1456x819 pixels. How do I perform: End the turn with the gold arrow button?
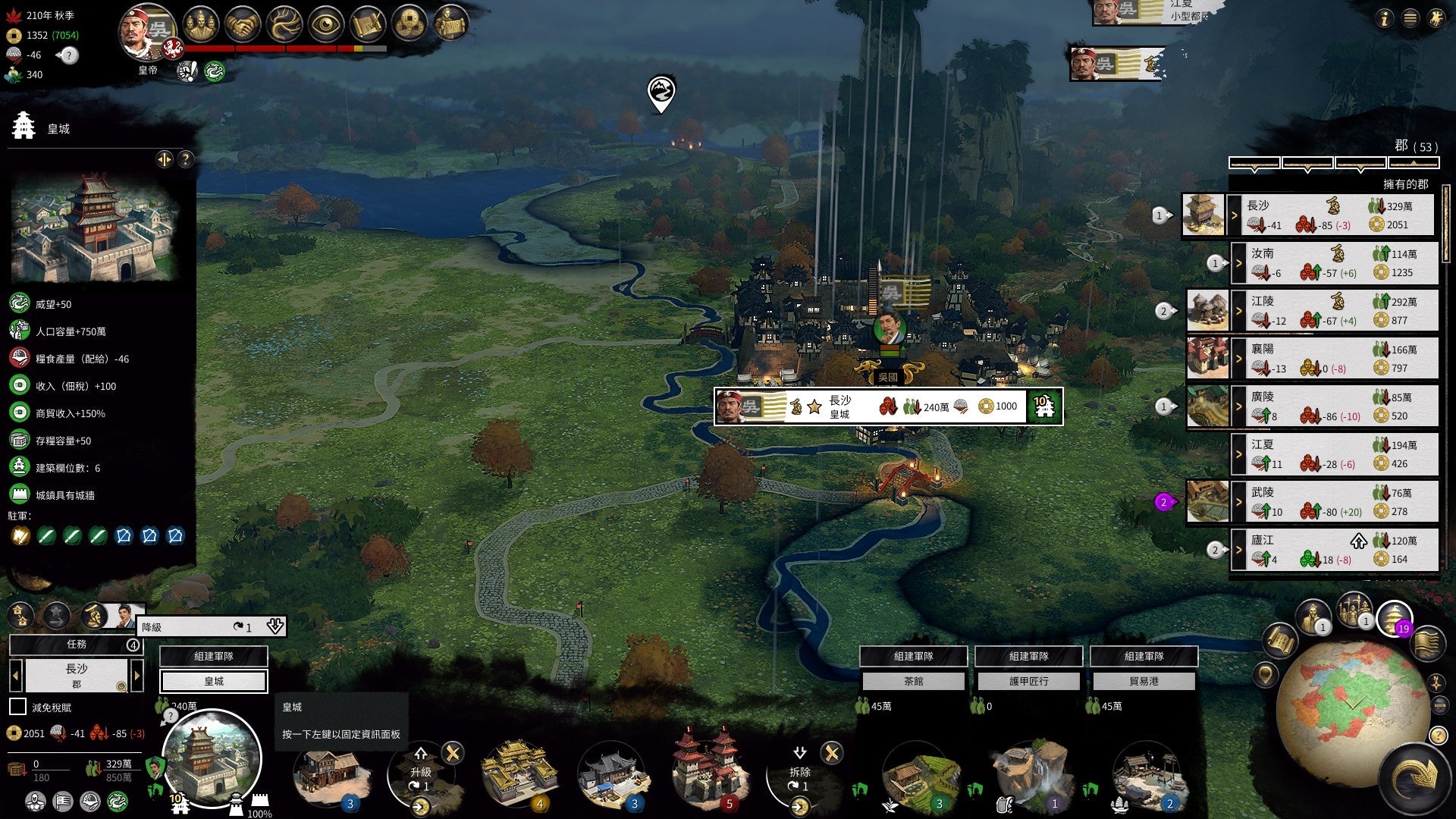click(x=1415, y=778)
